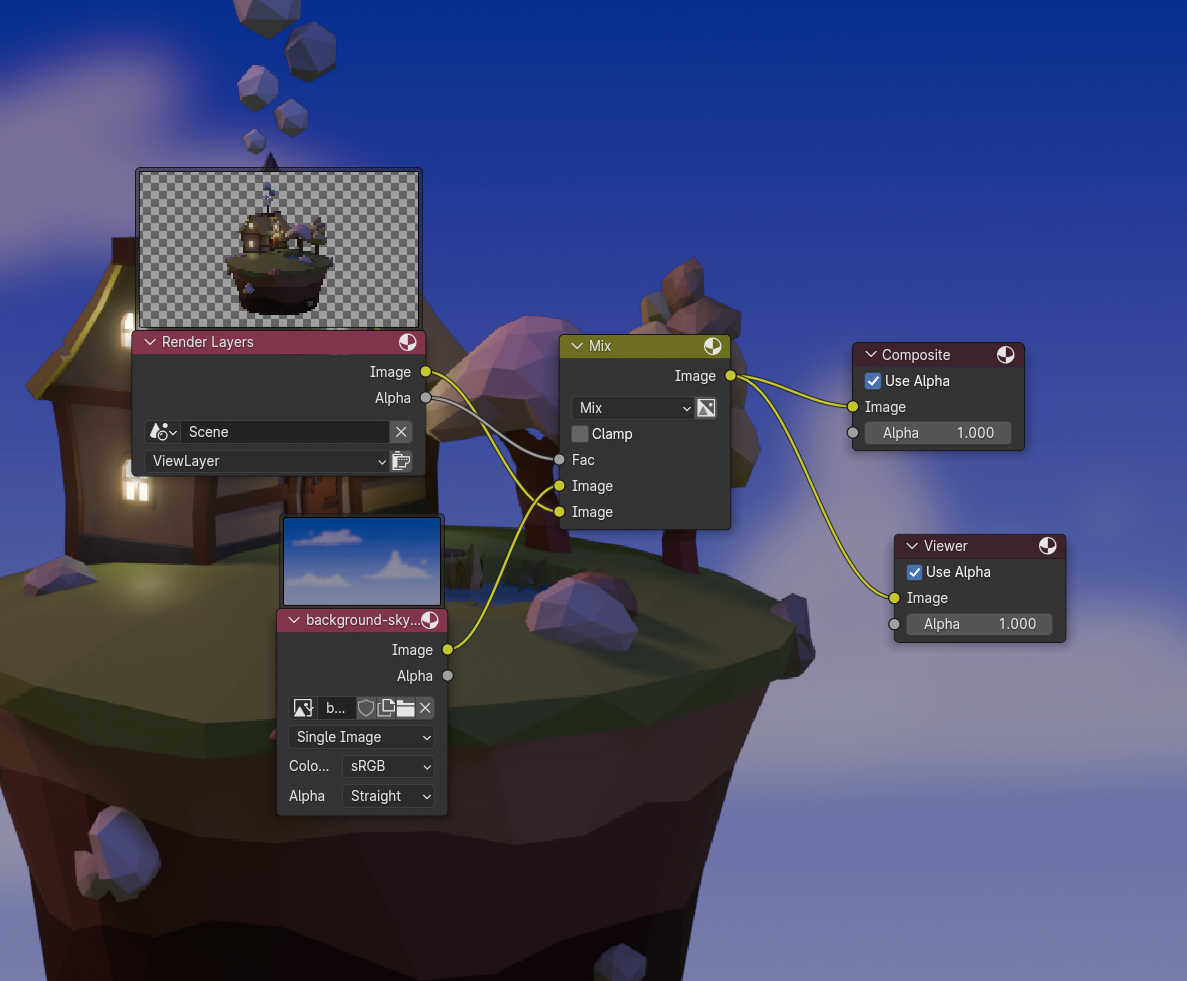This screenshot has width=1187, height=981.
Task: Collapse the Viewer node
Action: coord(912,546)
